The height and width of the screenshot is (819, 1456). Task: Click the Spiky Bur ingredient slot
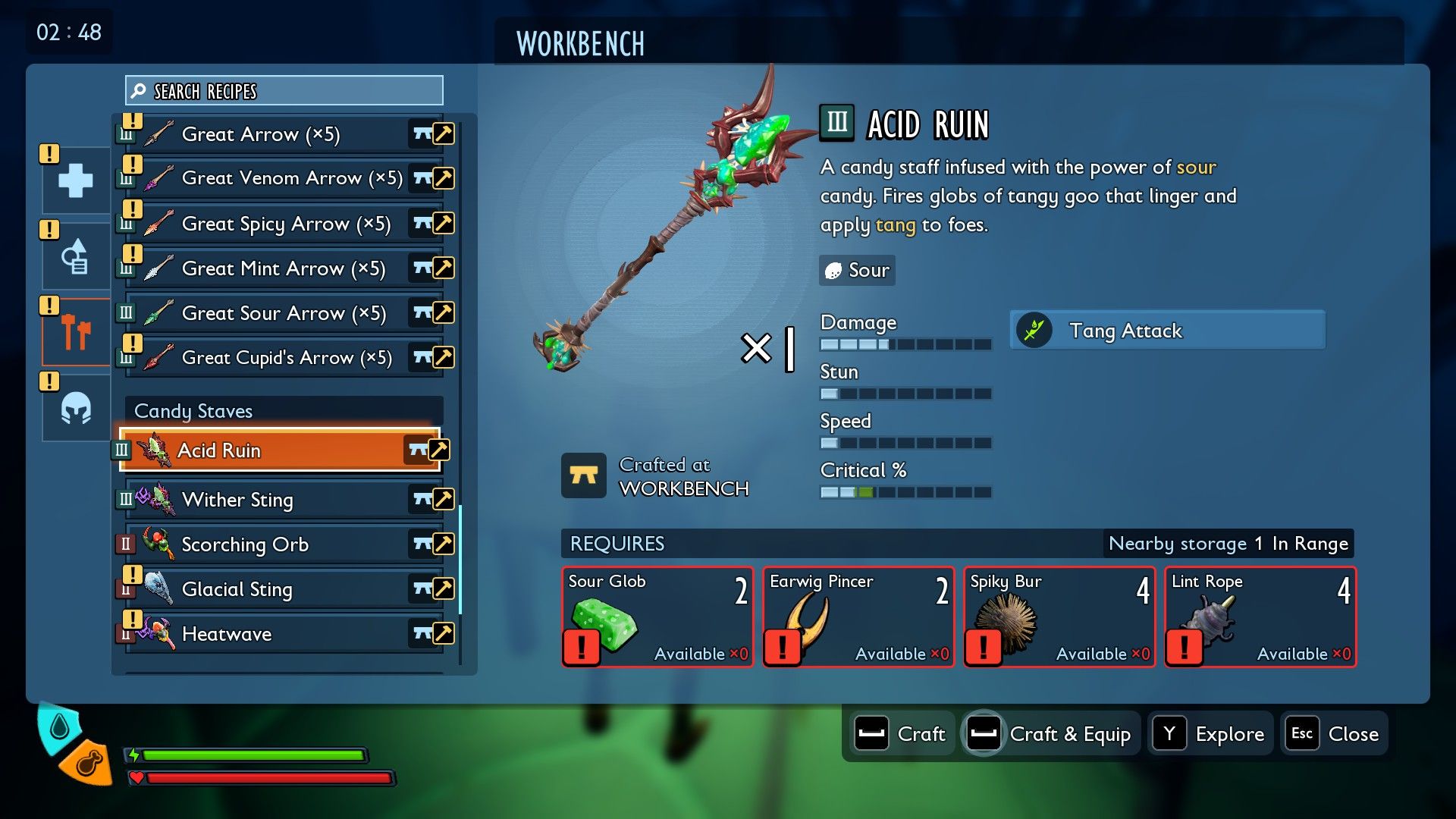pyautogui.click(x=1059, y=617)
